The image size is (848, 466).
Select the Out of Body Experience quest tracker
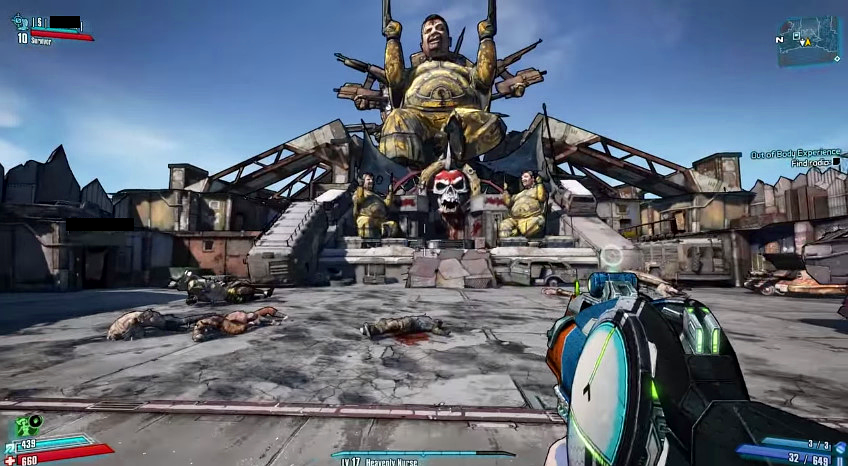(795, 155)
